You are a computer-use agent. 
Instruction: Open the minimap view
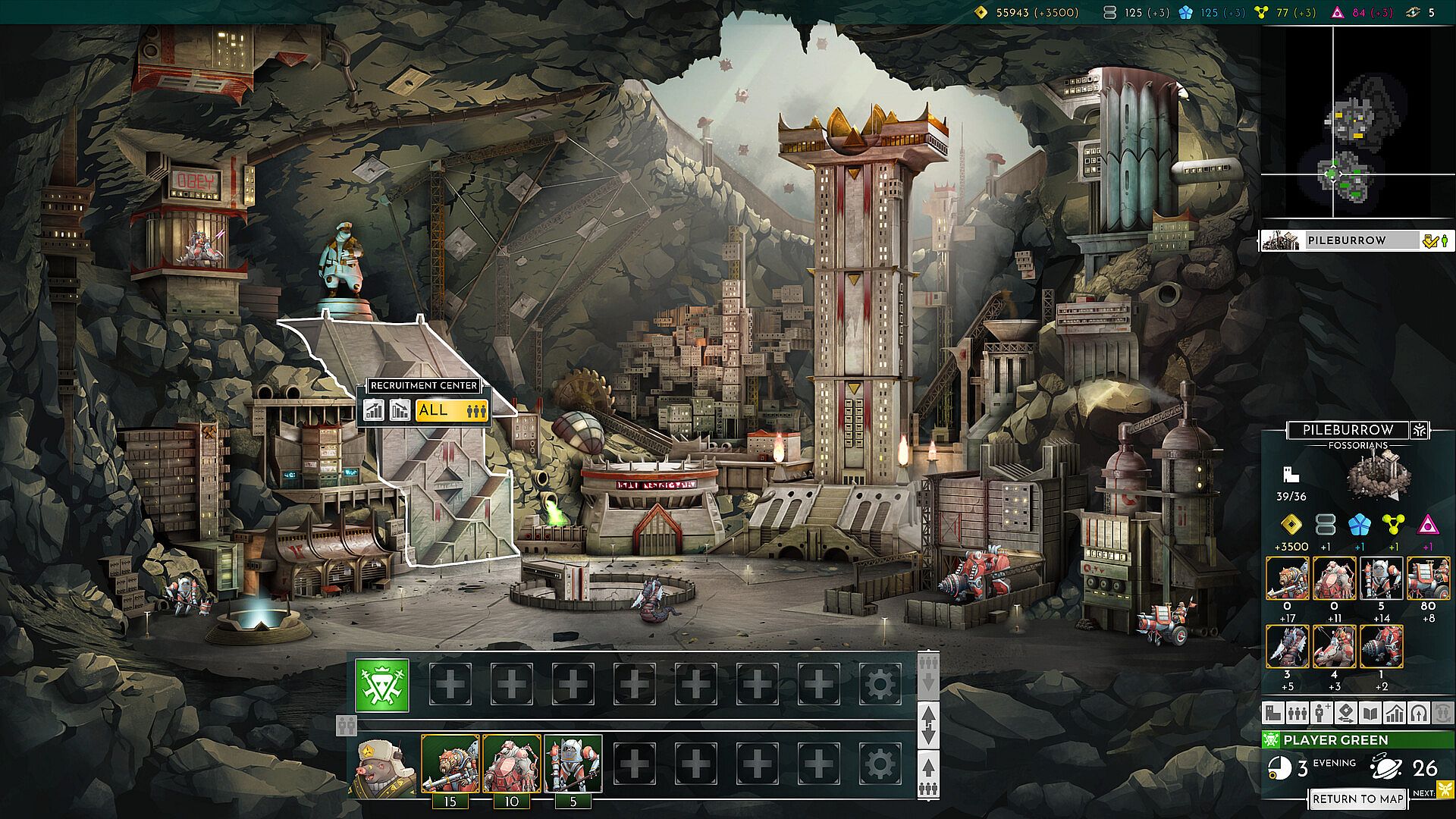[x=1357, y=125]
